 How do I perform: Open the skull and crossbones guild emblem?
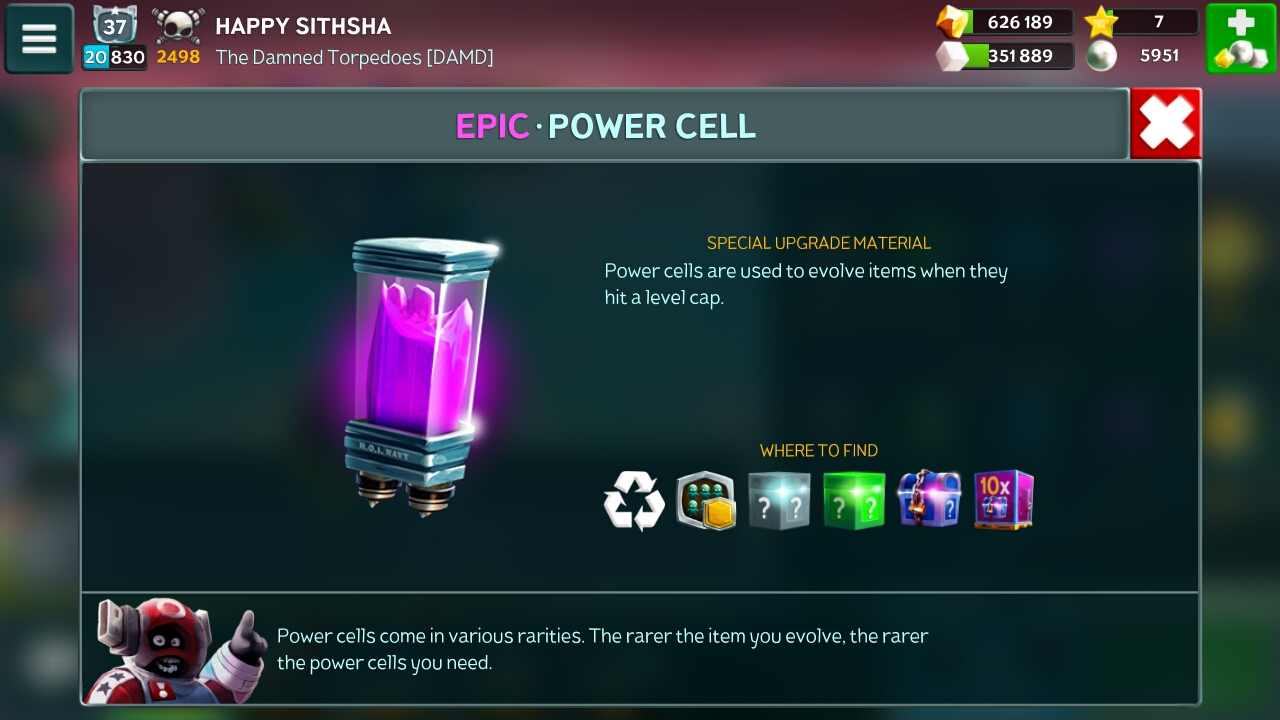(x=178, y=25)
